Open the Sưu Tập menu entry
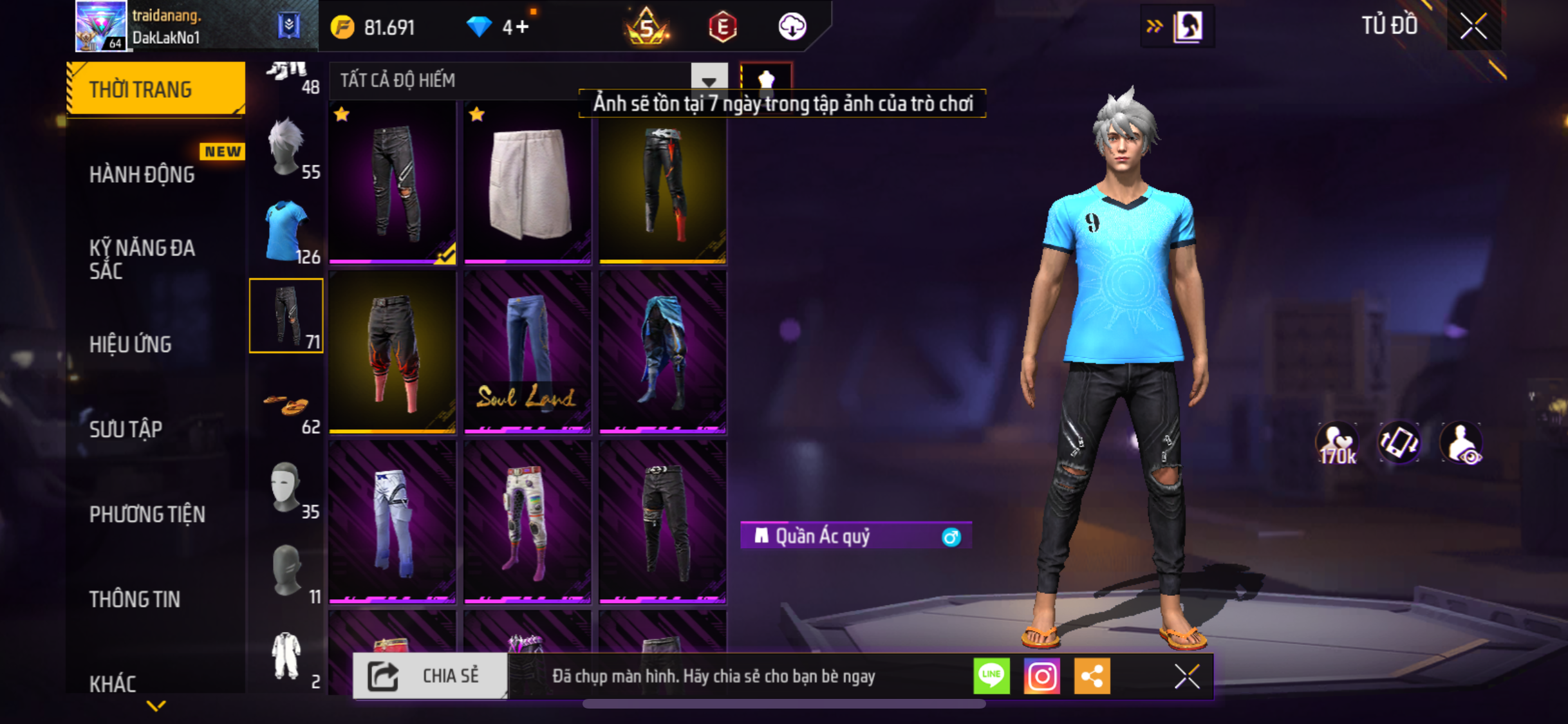The image size is (1568, 724). coord(126,429)
